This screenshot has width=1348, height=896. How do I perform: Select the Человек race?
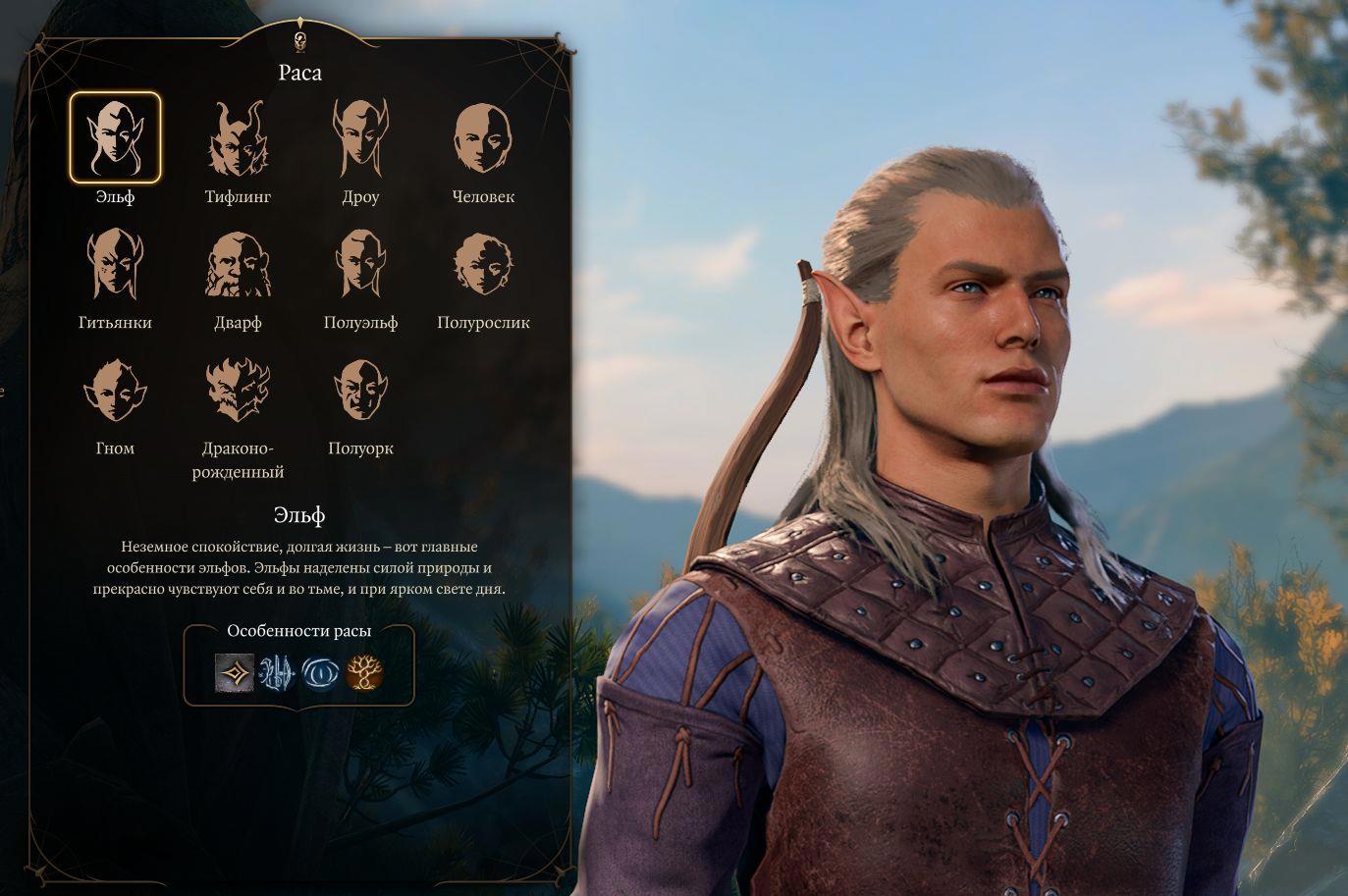(483, 138)
